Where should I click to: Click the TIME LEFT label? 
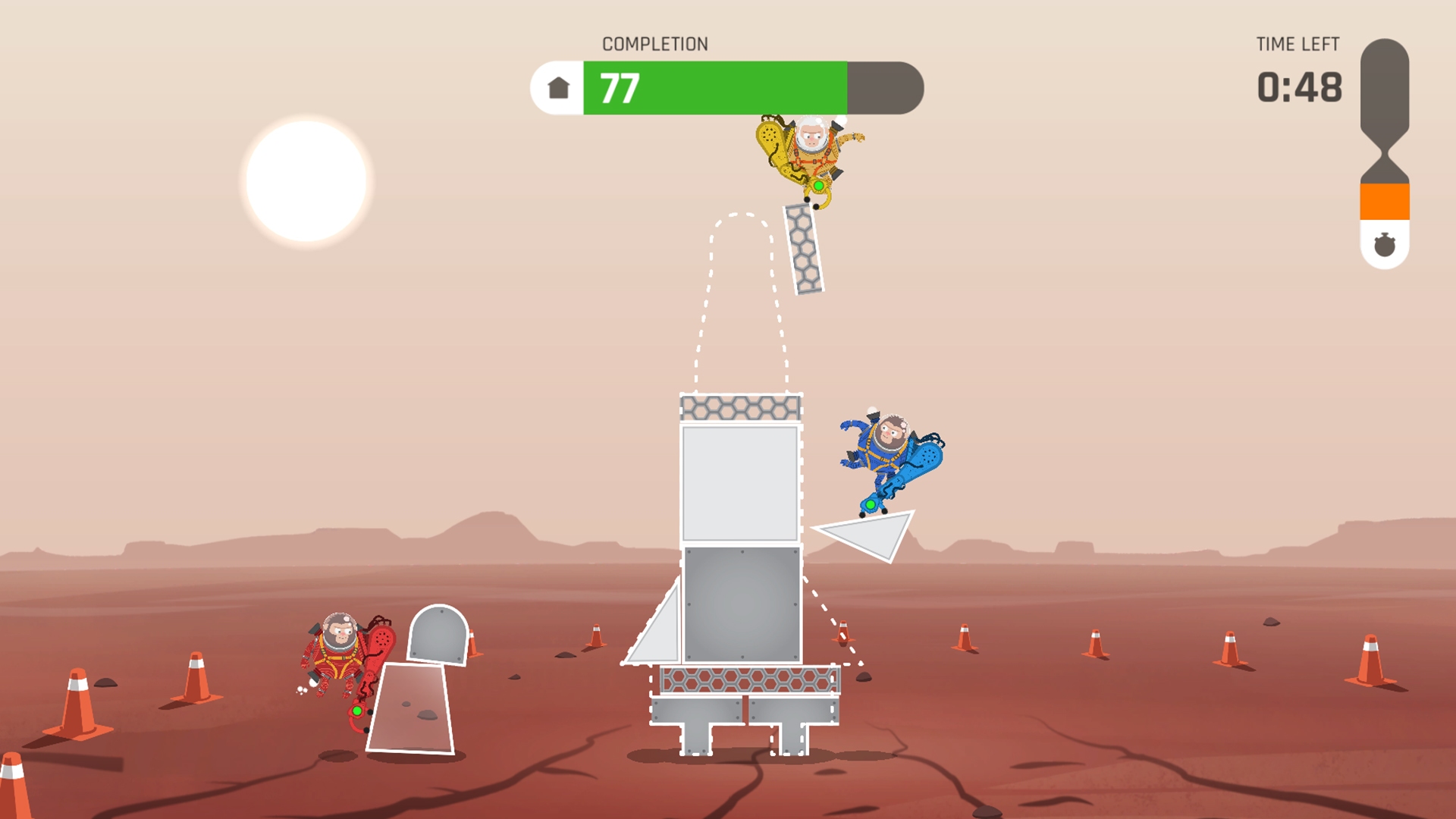point(1298,44)
